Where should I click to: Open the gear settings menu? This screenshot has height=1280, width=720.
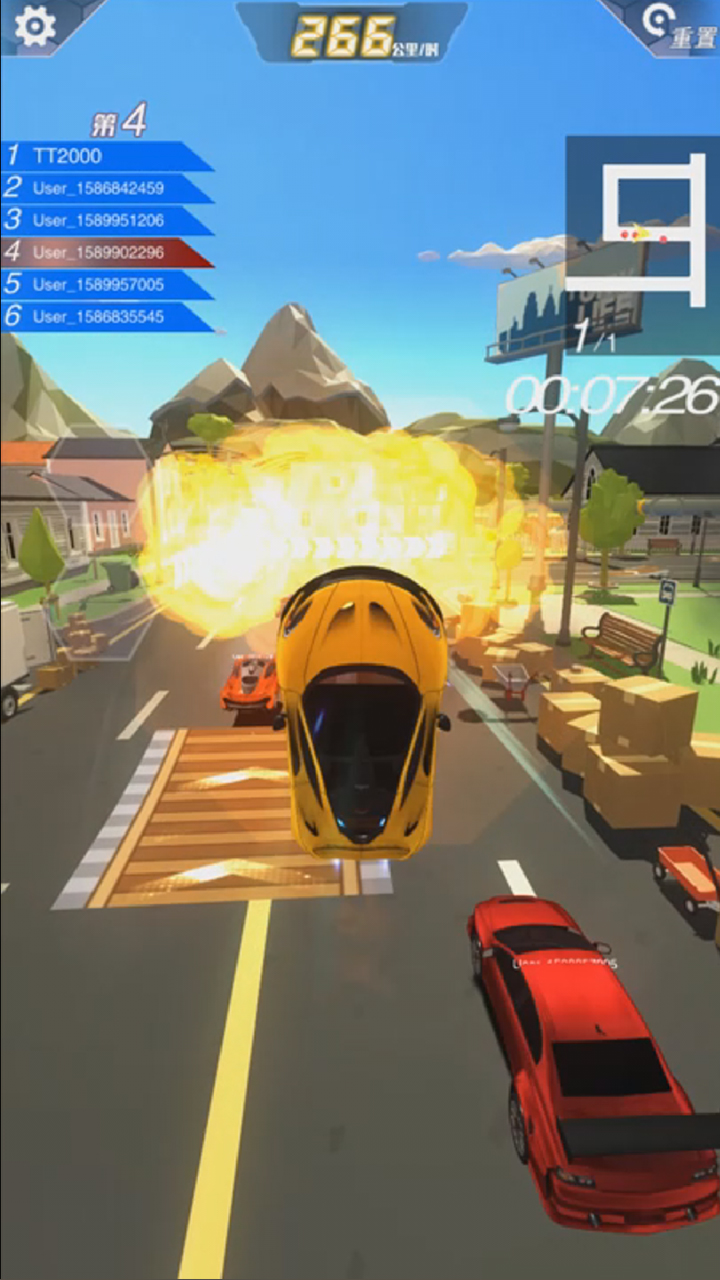(35, 26)
